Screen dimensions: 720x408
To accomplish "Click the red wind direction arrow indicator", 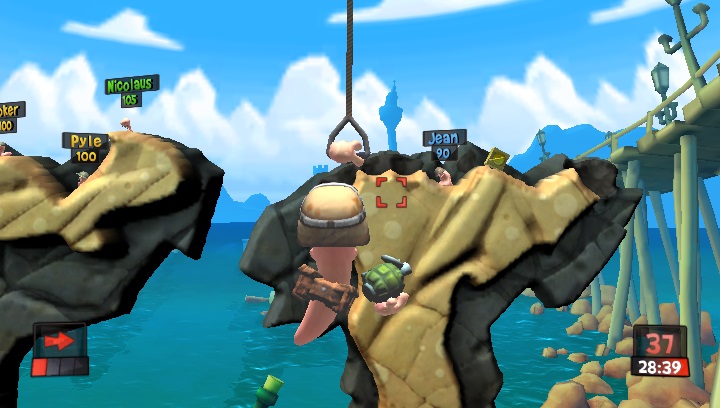I will [x=59, y=342].
